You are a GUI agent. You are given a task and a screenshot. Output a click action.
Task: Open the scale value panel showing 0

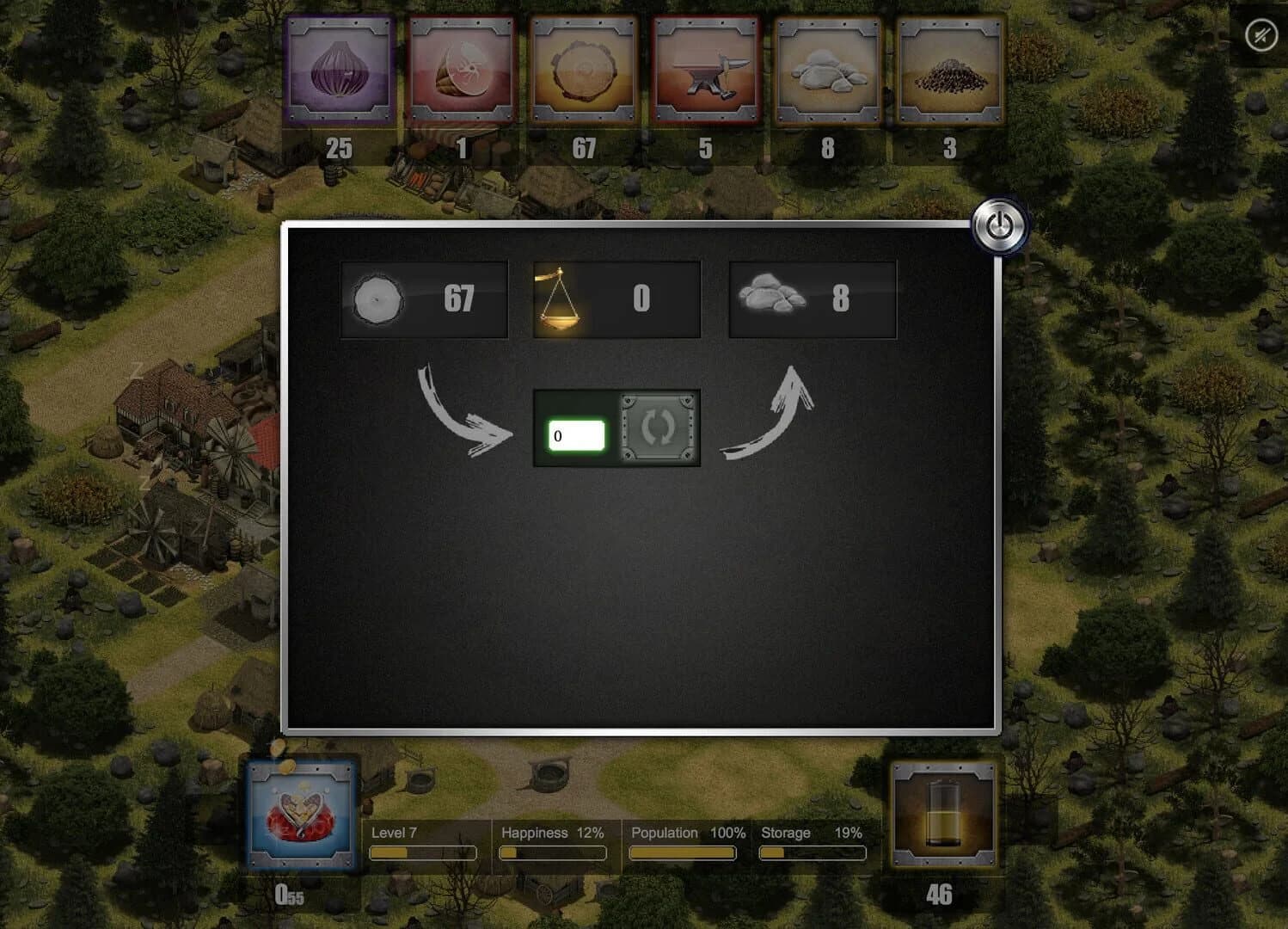[x=616, y=298]
